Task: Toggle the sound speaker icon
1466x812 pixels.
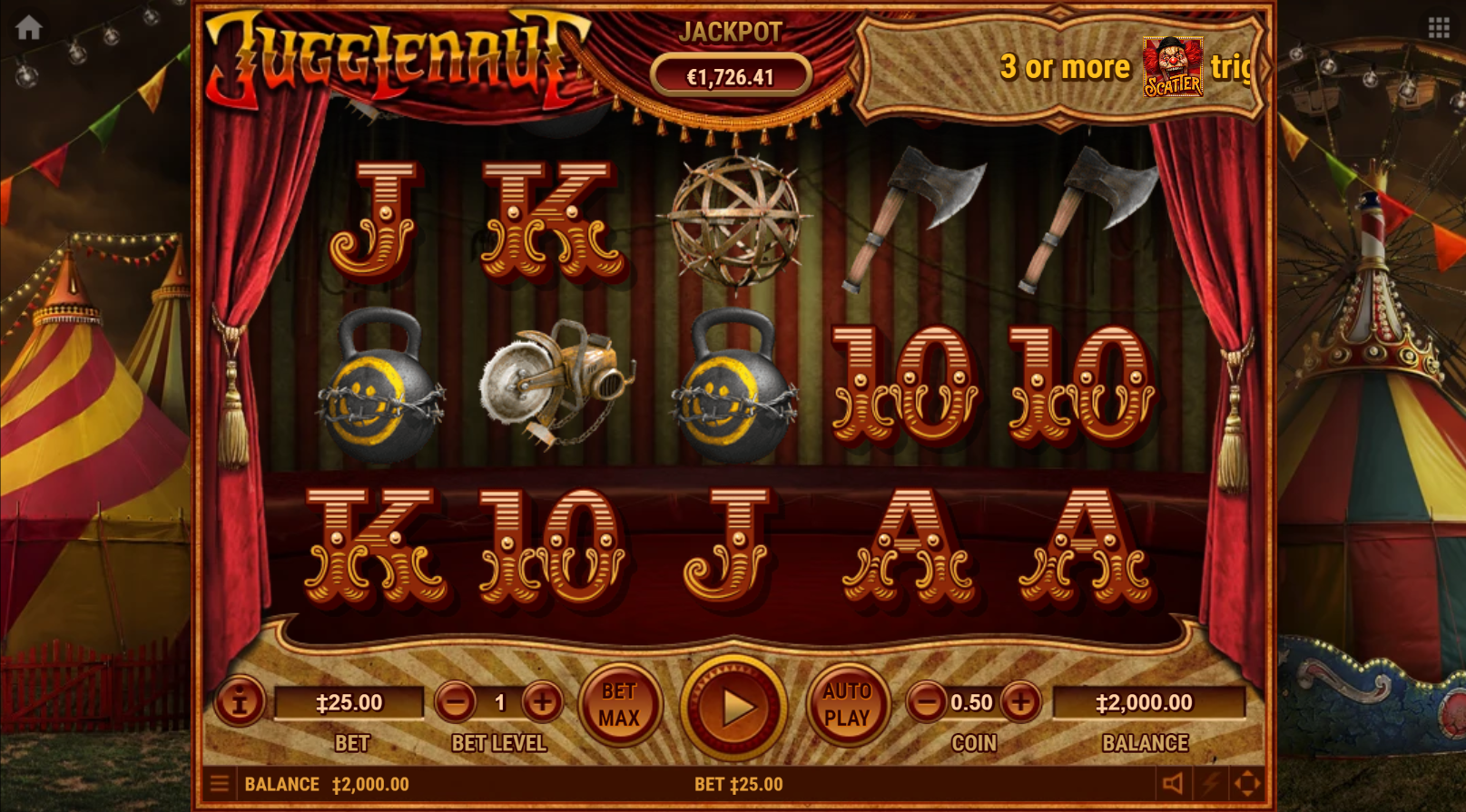Action: click(x=1173, y=784)
